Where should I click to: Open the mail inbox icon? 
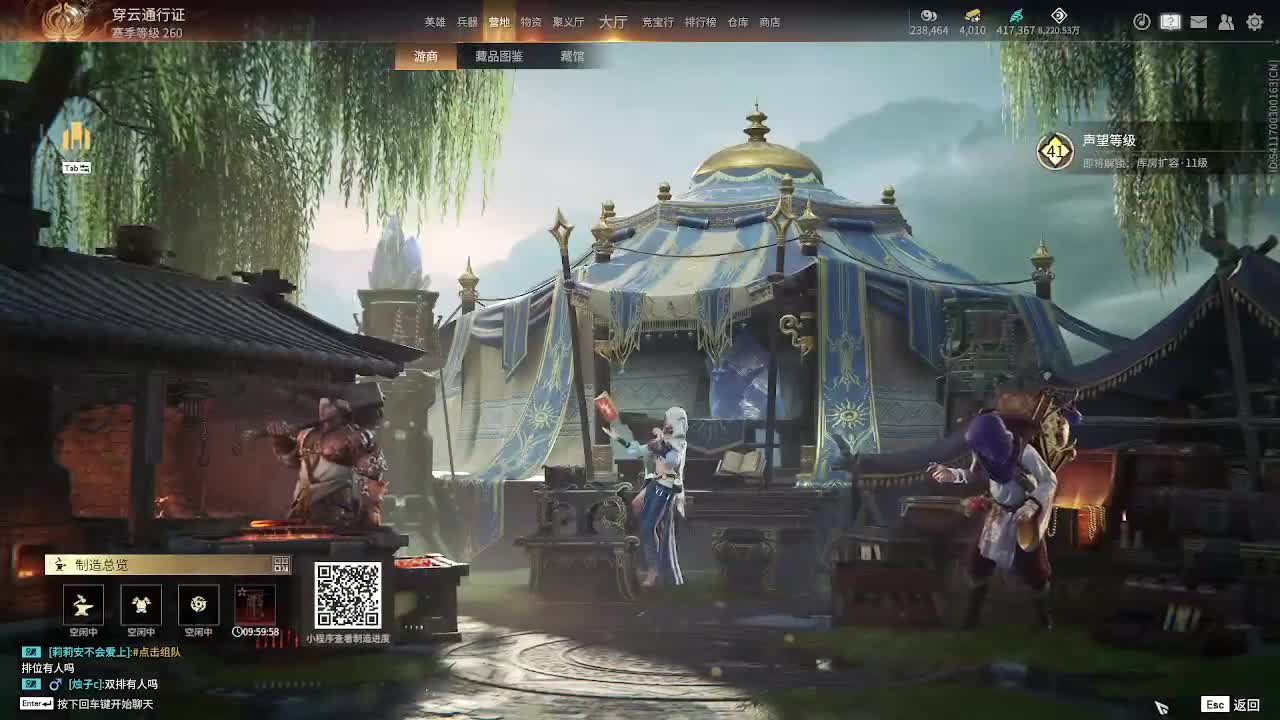(x=1200, y=21)
